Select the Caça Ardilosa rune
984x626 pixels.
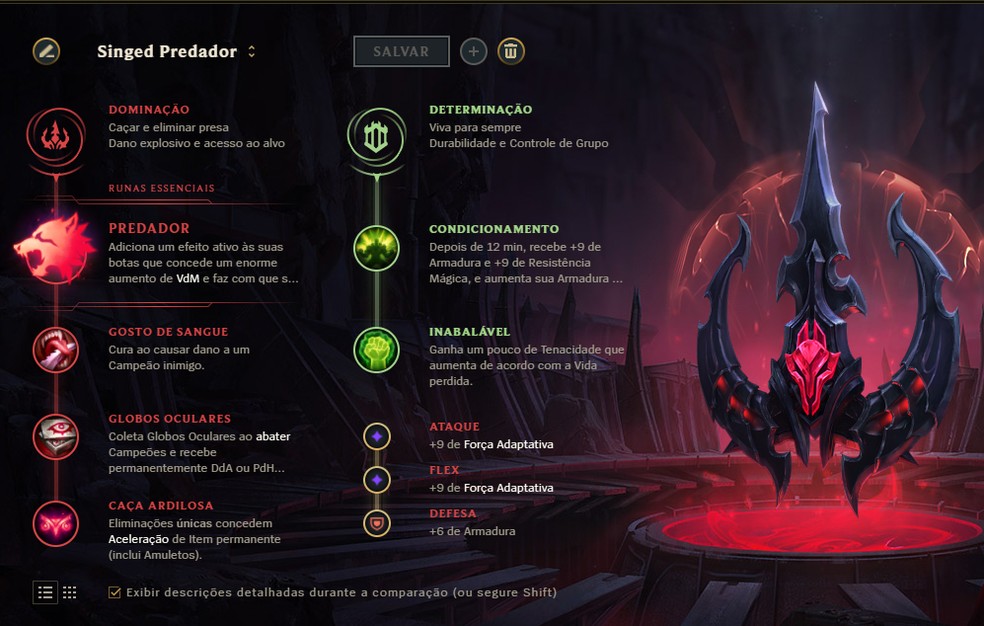pyautogui.click(x=55, y=522)
